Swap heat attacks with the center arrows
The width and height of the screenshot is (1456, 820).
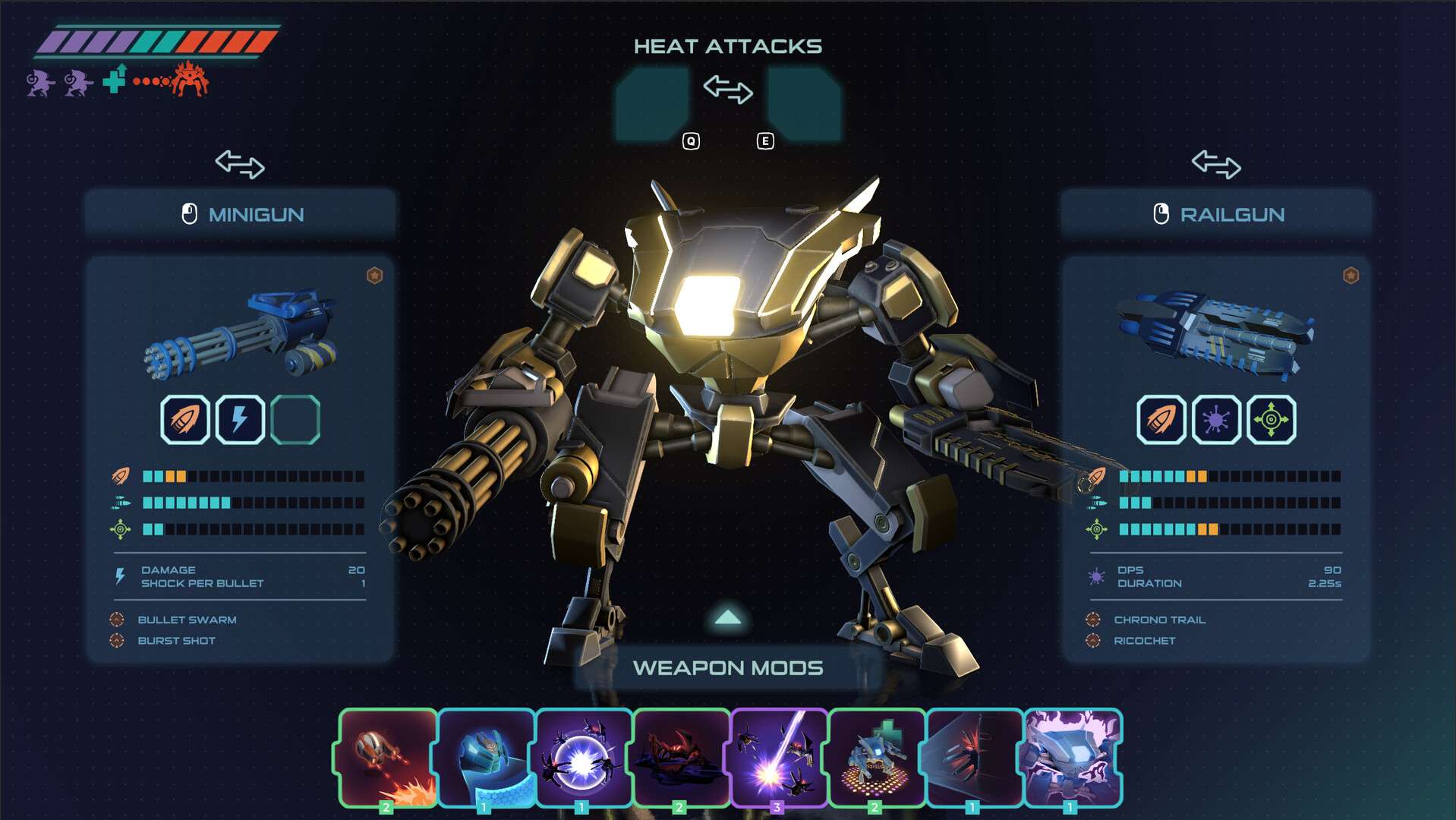[x=728, y=90]
